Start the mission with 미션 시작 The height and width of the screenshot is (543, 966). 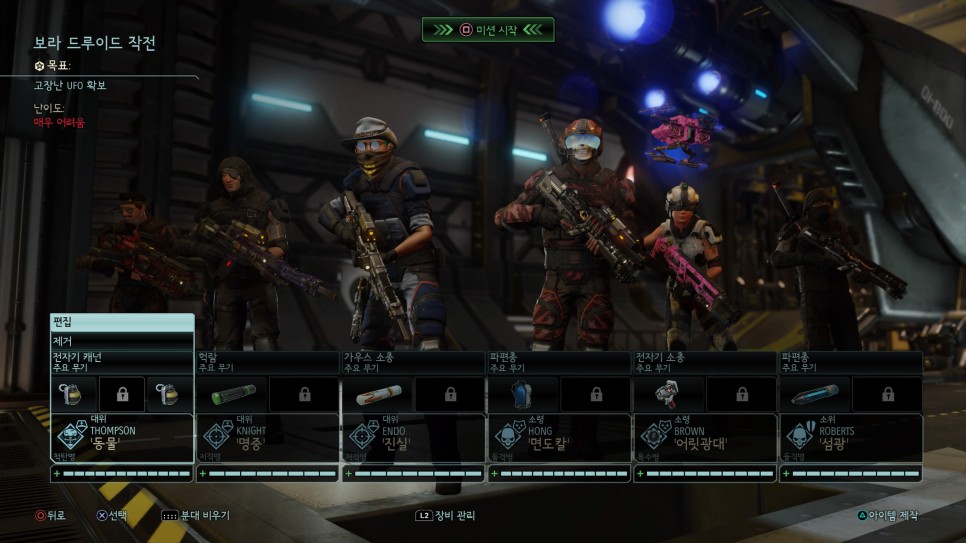[487, 30]
